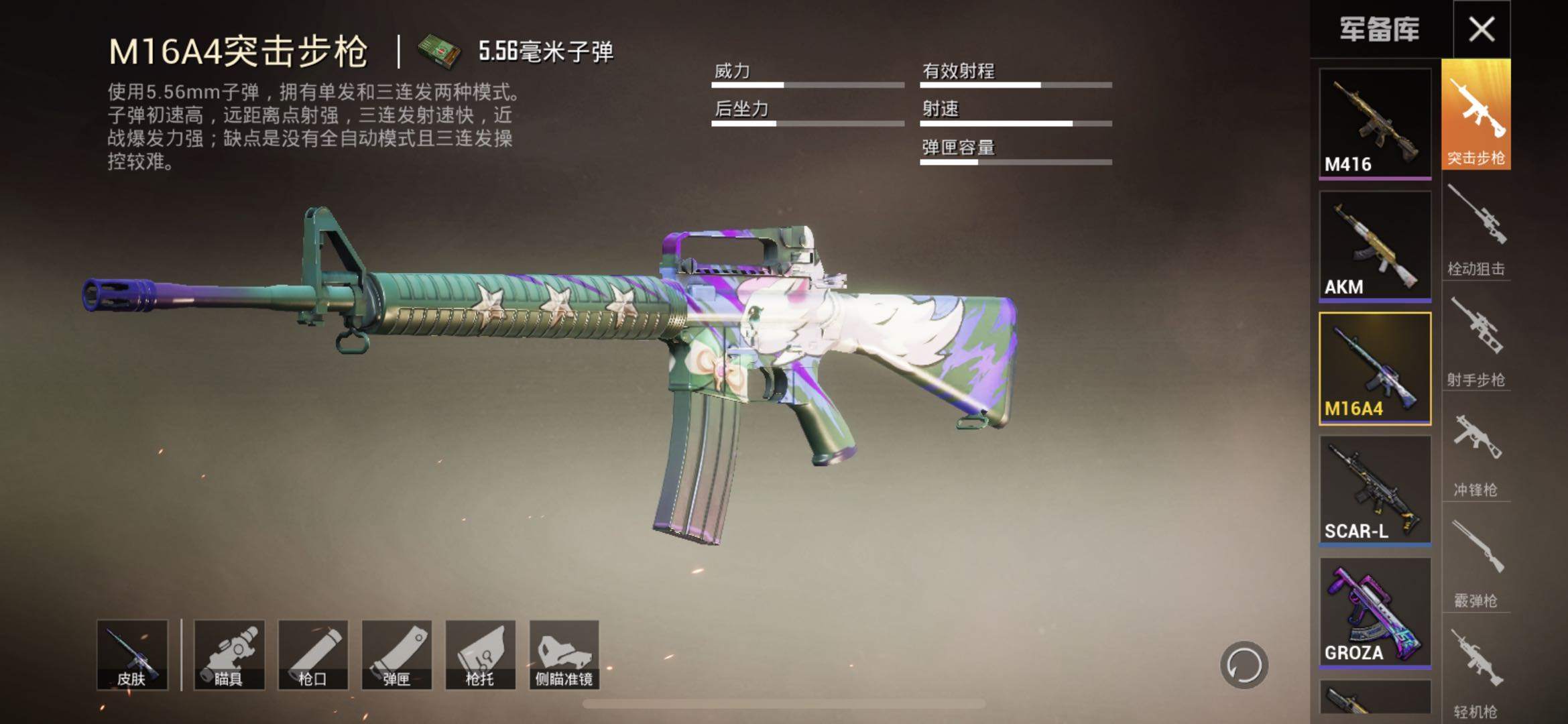Select the M416 weapon tile

pos(1375,124)
